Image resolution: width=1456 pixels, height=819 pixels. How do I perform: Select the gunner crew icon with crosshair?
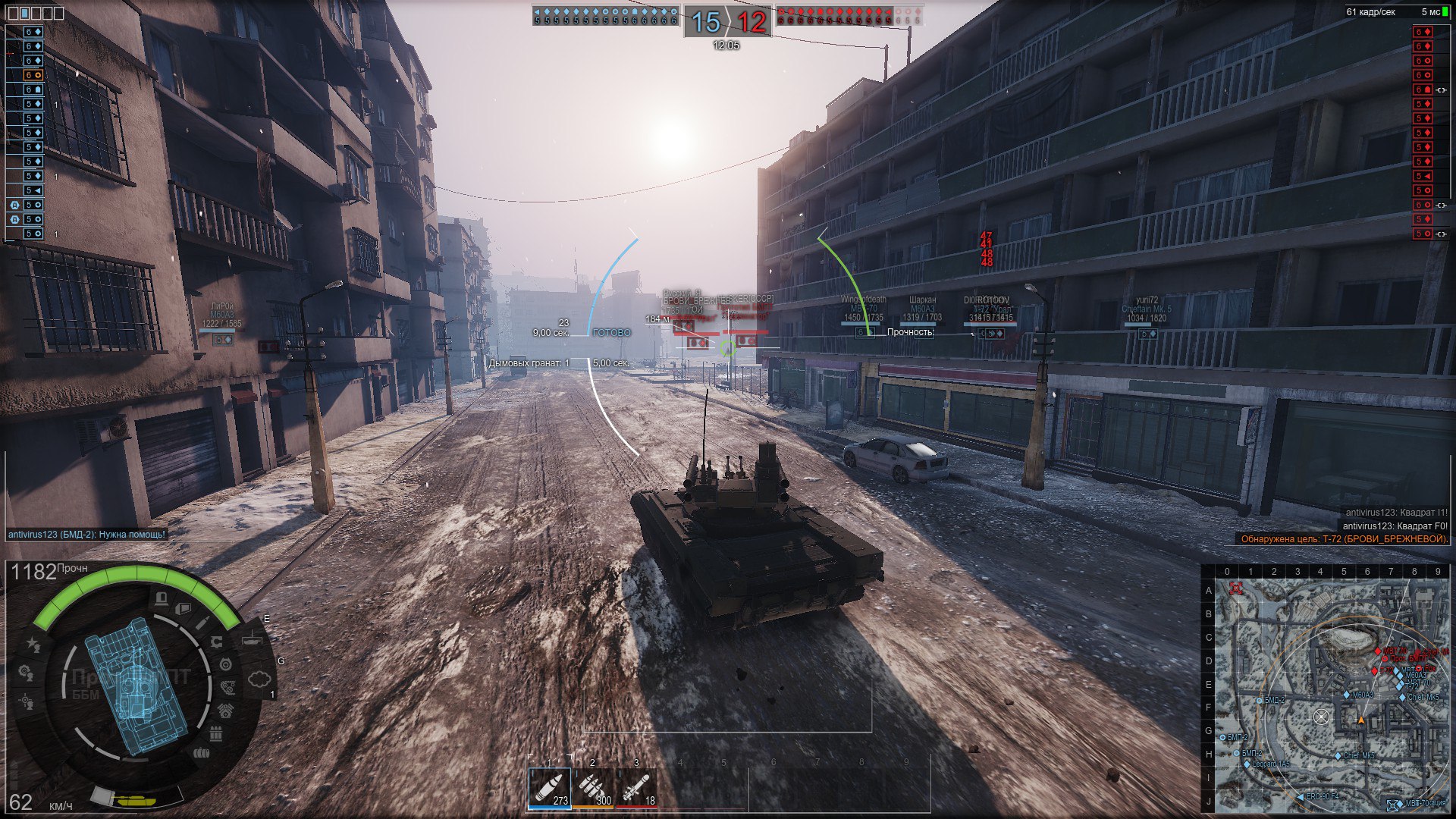coord(27,701)
